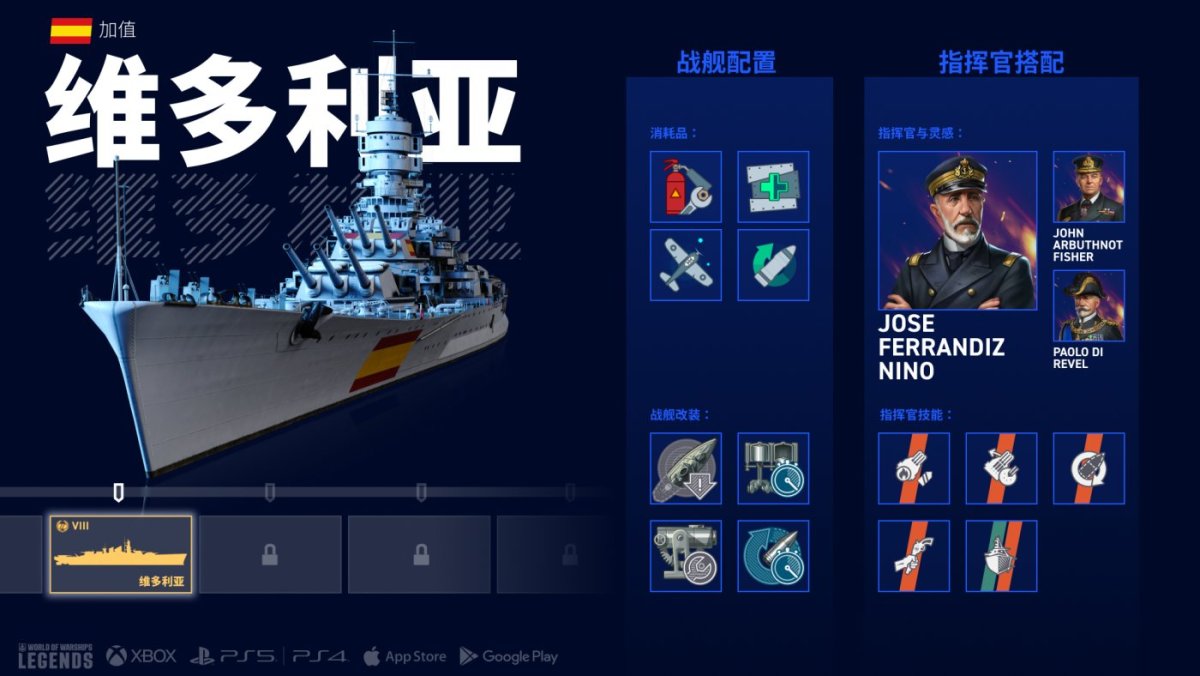Select the shell reload booster consumable
The width and height of the screenshot is (1200, 676).
point(773,265)
